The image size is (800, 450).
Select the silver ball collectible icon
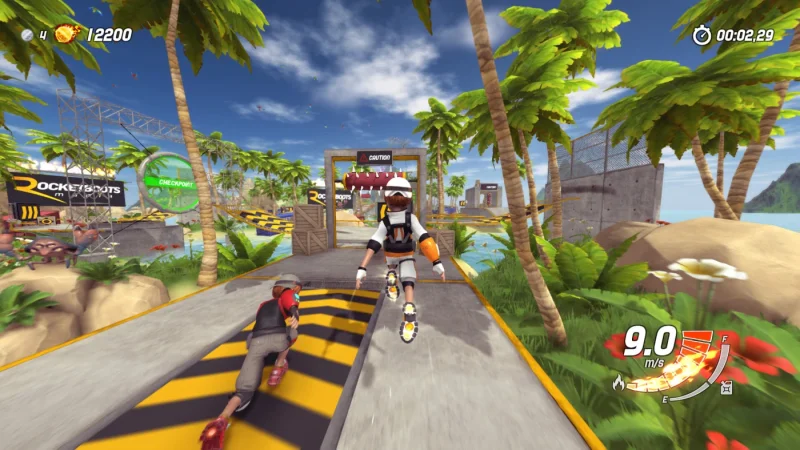point(27,34)
